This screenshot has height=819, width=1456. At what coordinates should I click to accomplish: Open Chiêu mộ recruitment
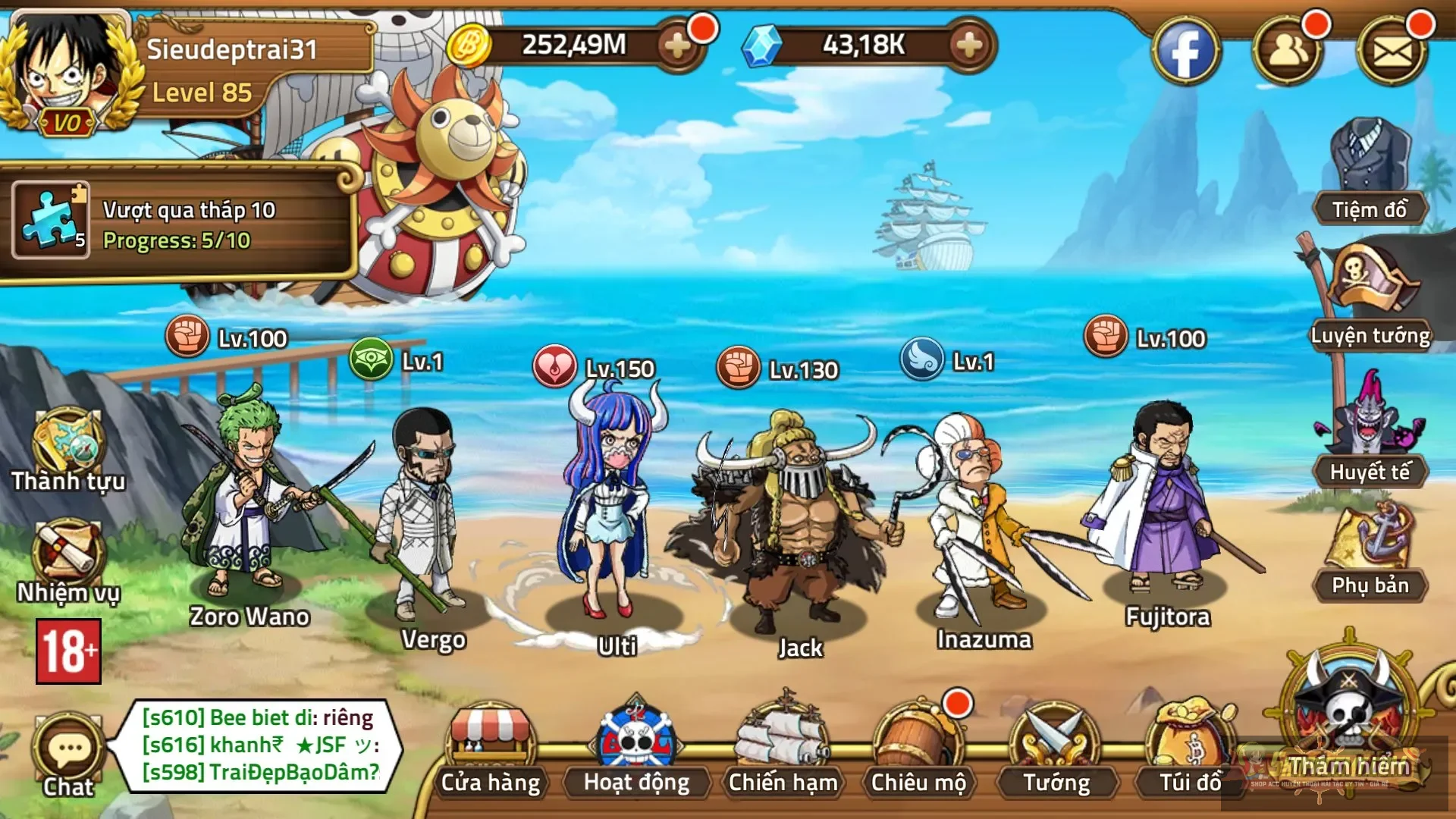[918, 751]
